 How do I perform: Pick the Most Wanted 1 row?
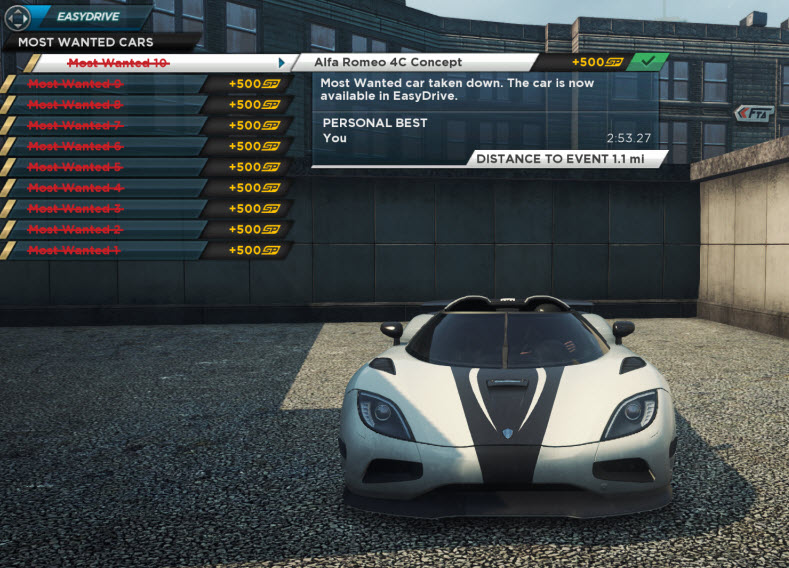click(x=75, y=250)
